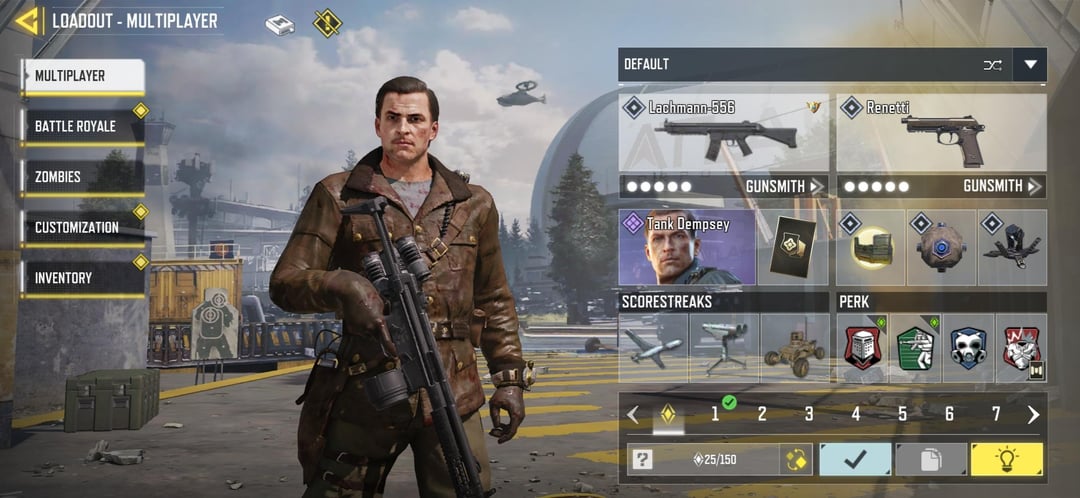Select the Tank Dempsey operator card

tap(687, 247)
